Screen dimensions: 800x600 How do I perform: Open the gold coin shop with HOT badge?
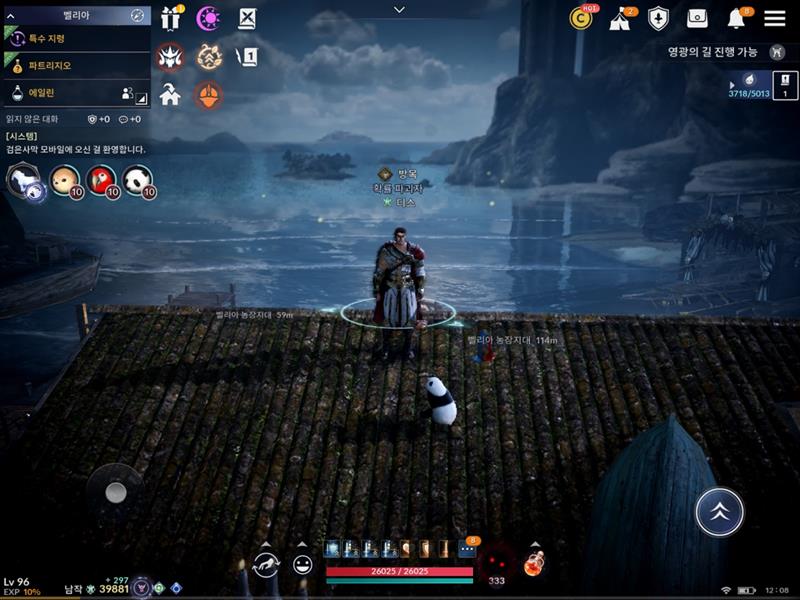pyautogui.click(x=581, y=18)
